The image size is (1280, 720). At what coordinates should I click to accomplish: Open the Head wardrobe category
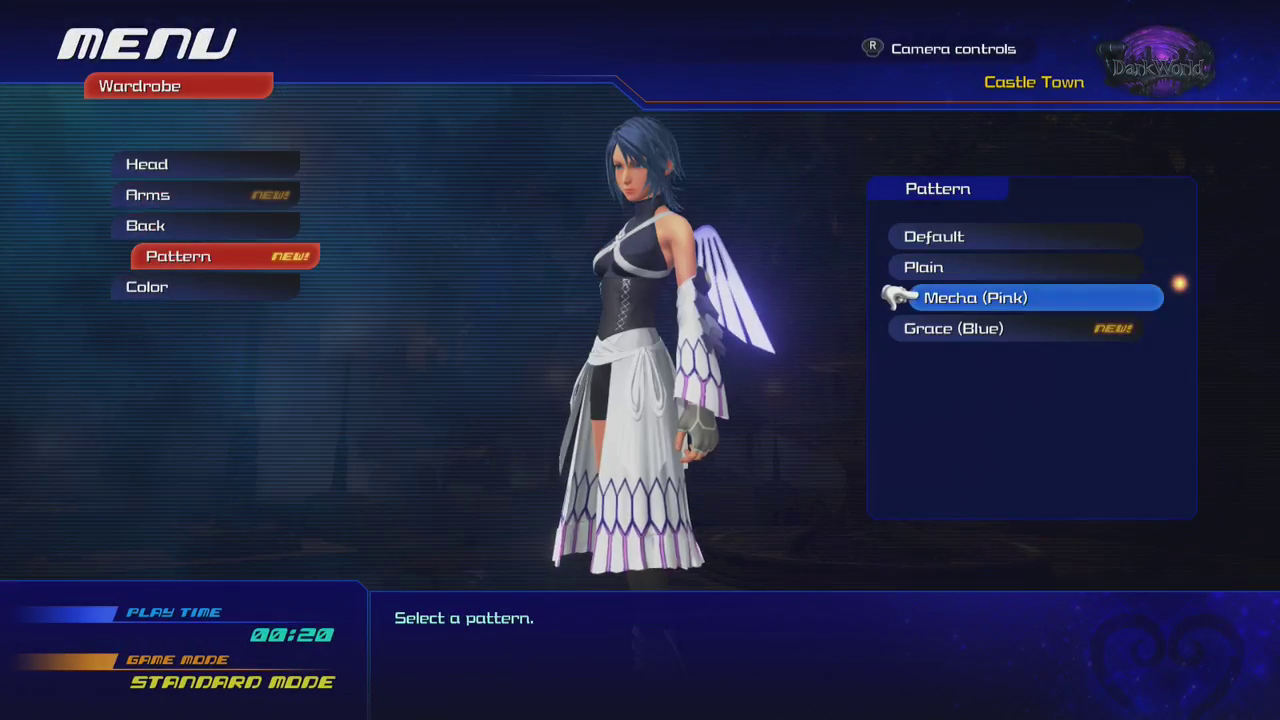click(205, 165)
